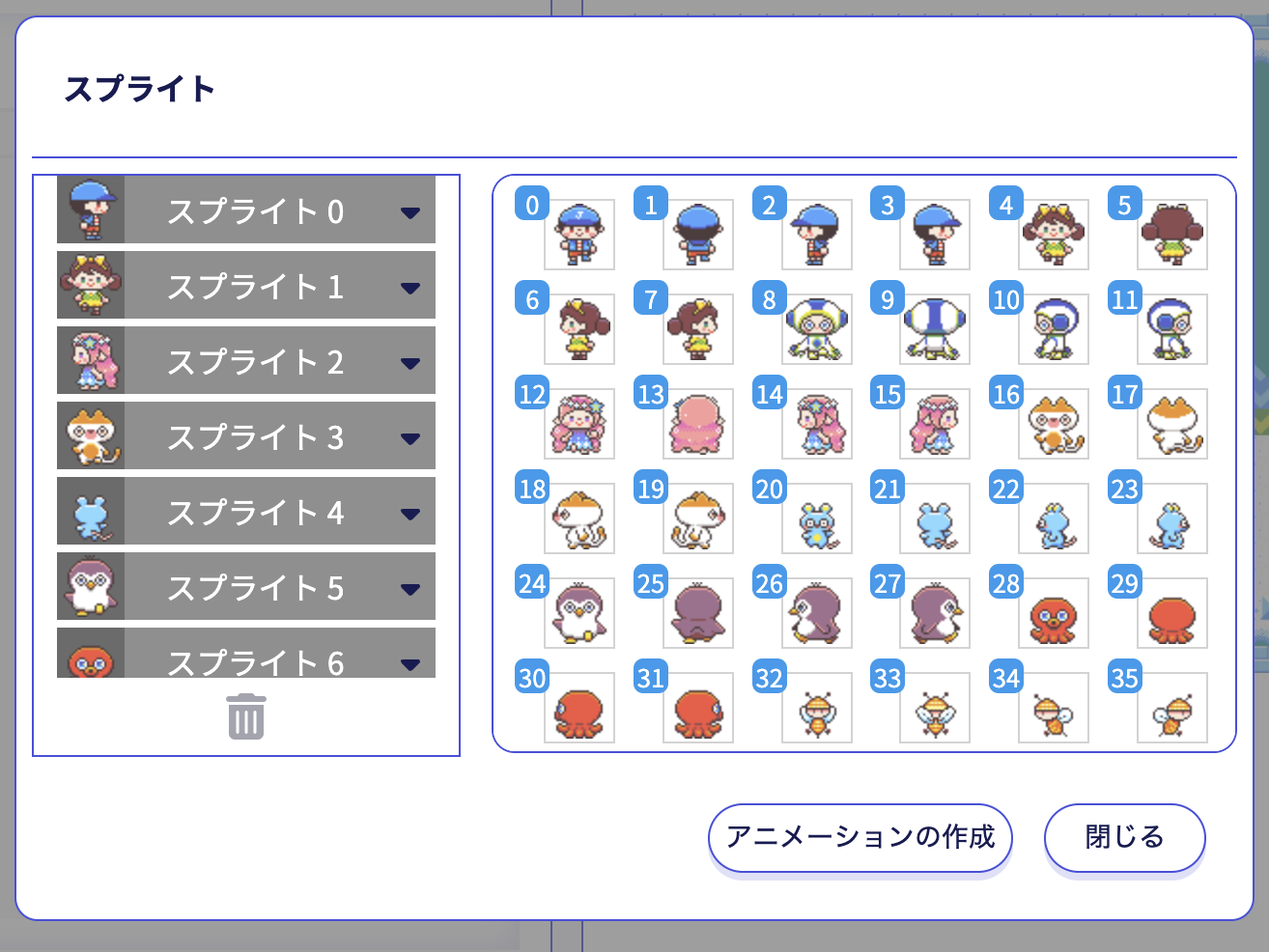Click the girl avatar icon for スプライト 1
The height and width of the screenshot is (952, 1269).
click(x=89, y=285)
